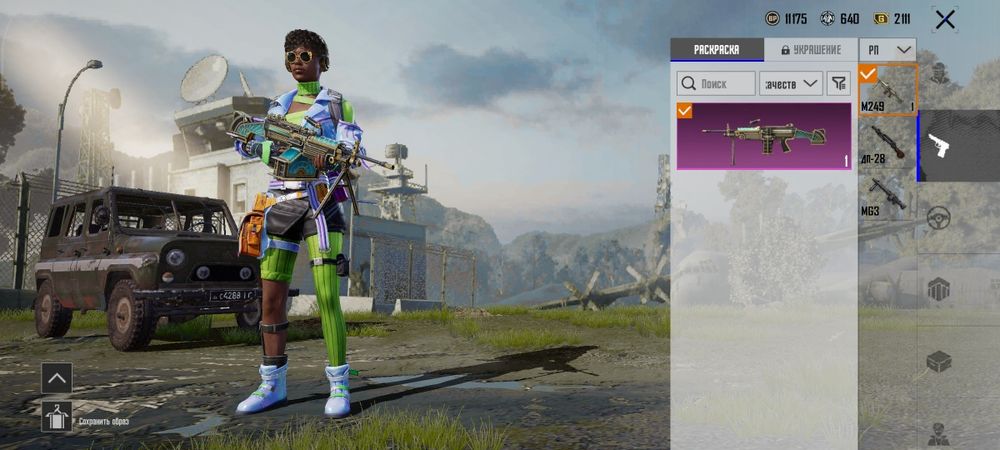The height and width of the screenshot is (450, 1000).
Task: Switch to the Раскраска tab
Action: pos(717,50)
